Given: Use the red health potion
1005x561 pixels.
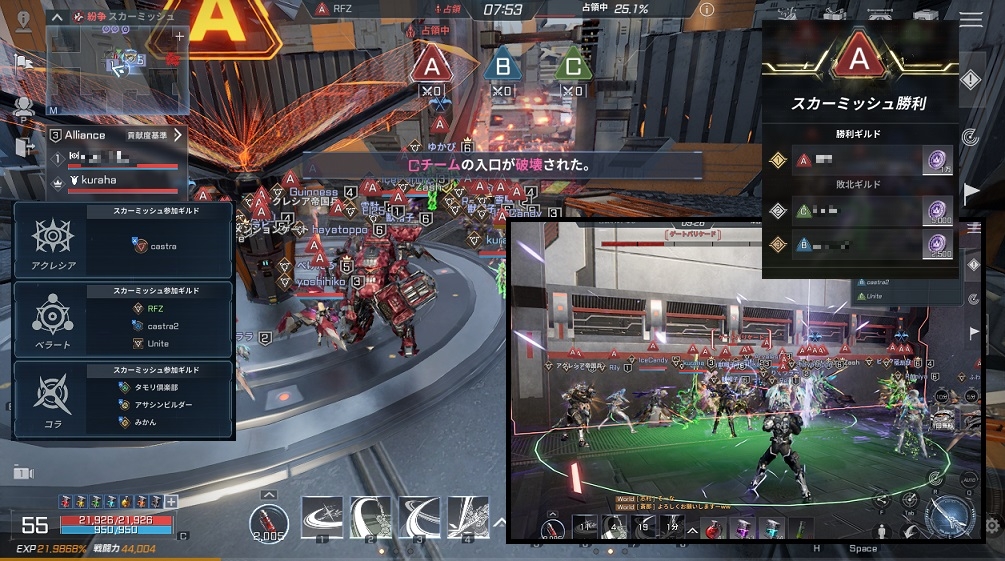Looking at the screenshot, I should pos(268,520).
